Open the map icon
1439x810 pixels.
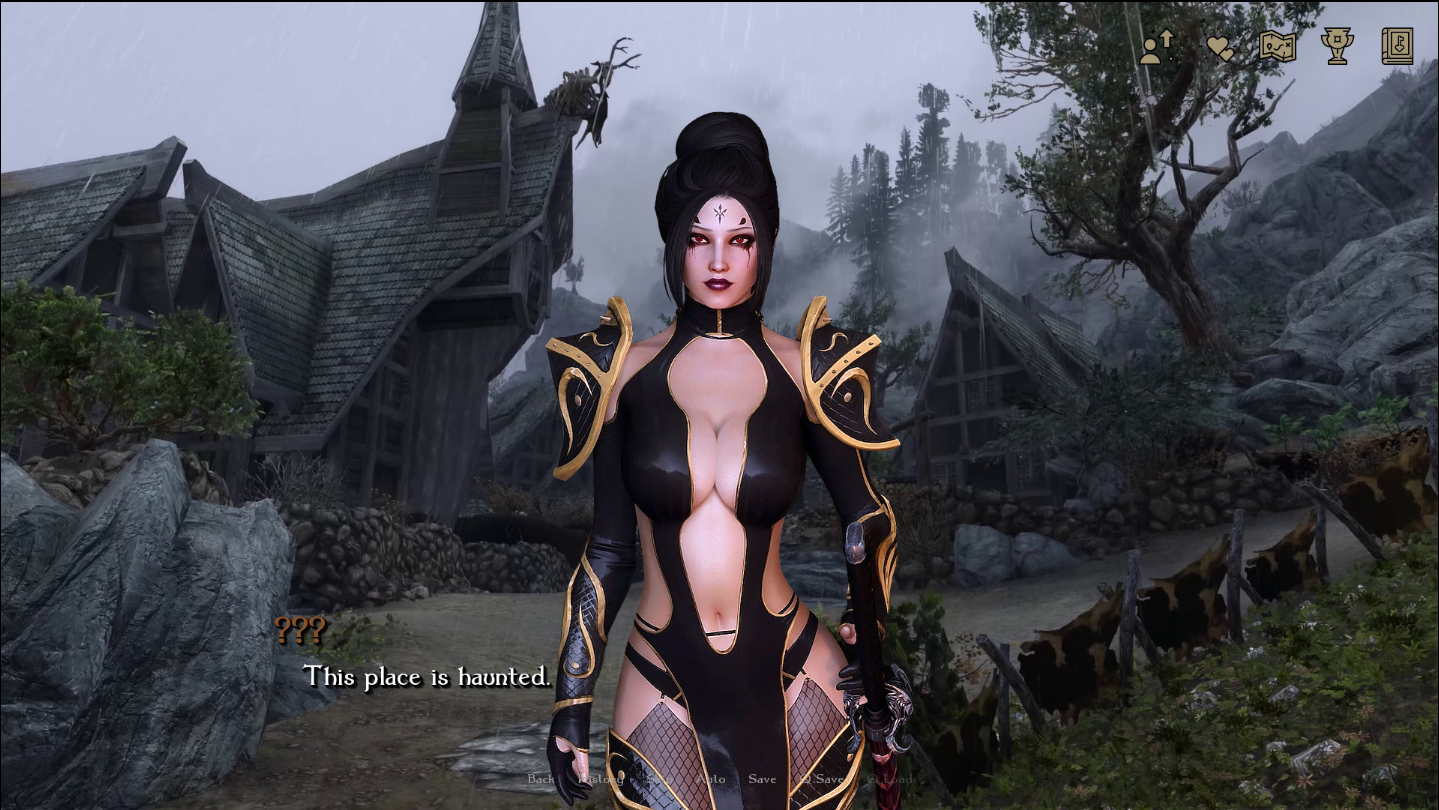(x=1277, y=47)
